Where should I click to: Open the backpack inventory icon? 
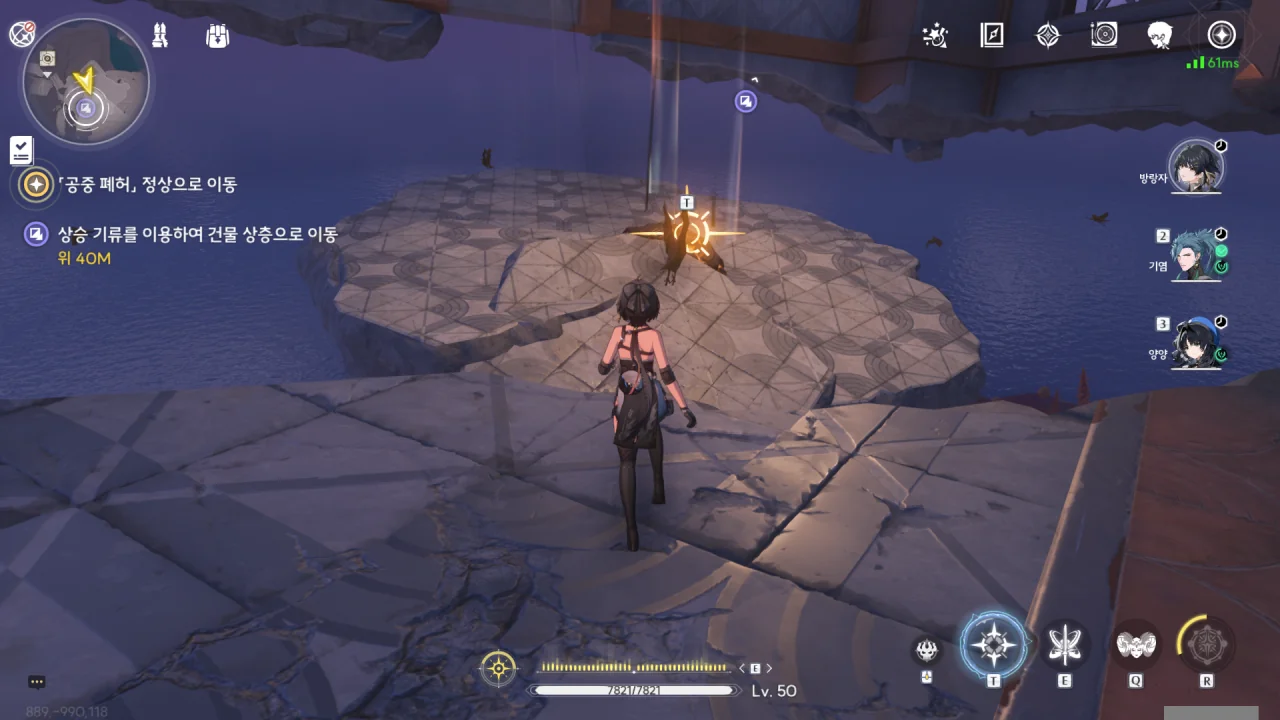(x=217, y=36)
